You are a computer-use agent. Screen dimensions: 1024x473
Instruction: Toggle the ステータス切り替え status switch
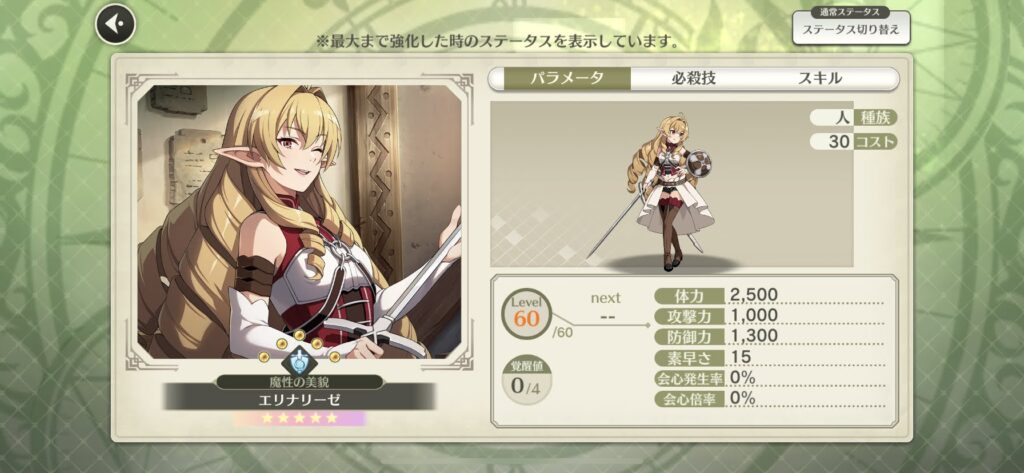tap(851, 30)
